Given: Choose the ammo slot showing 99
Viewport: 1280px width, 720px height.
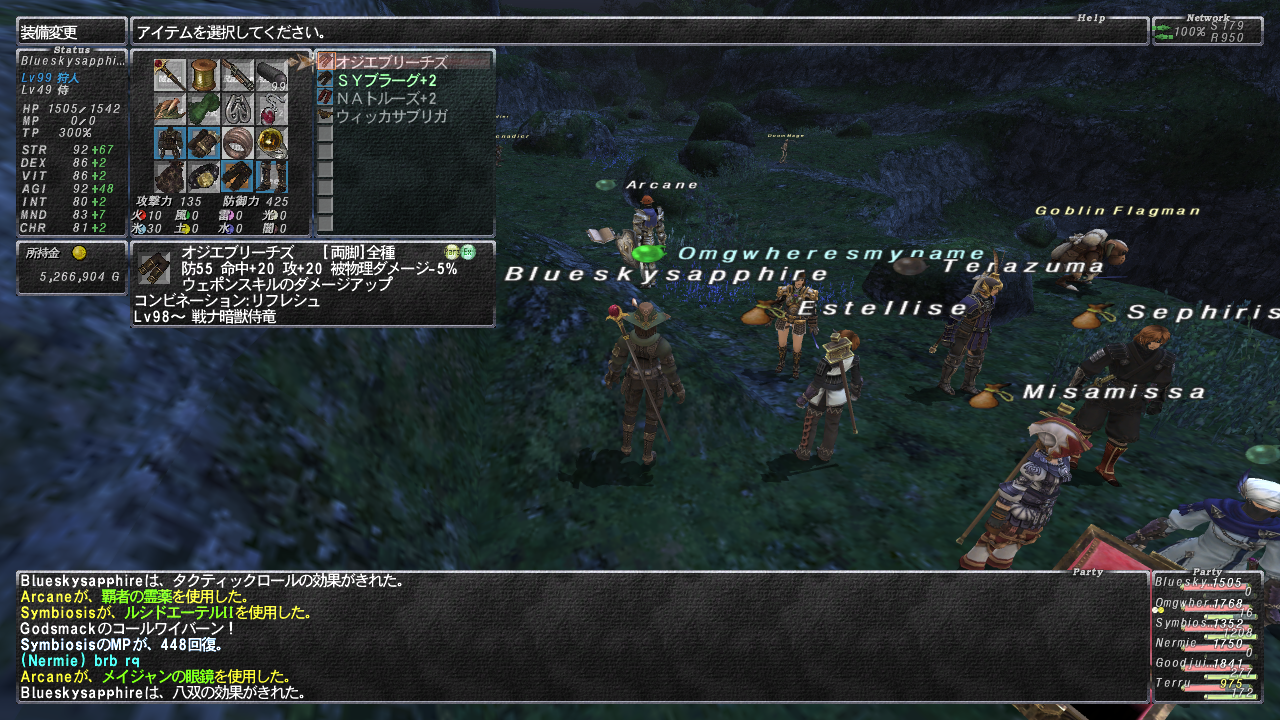Looking at the screenshot, I should [271, 75].
